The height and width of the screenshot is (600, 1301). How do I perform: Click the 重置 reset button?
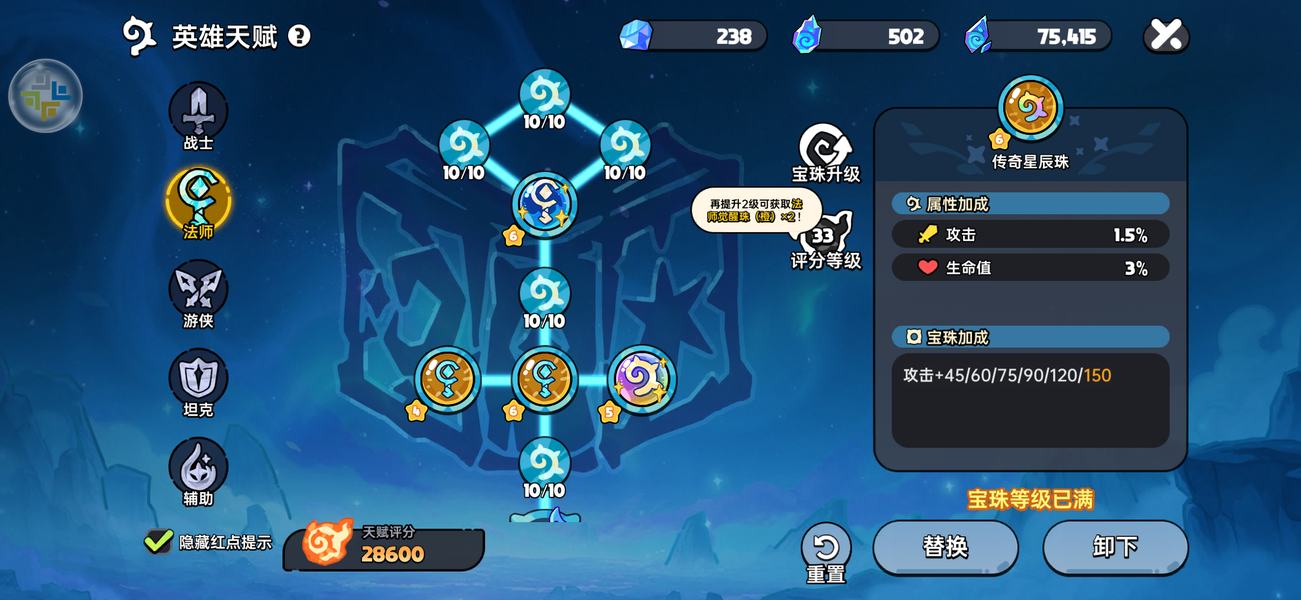tap(826, 548)
